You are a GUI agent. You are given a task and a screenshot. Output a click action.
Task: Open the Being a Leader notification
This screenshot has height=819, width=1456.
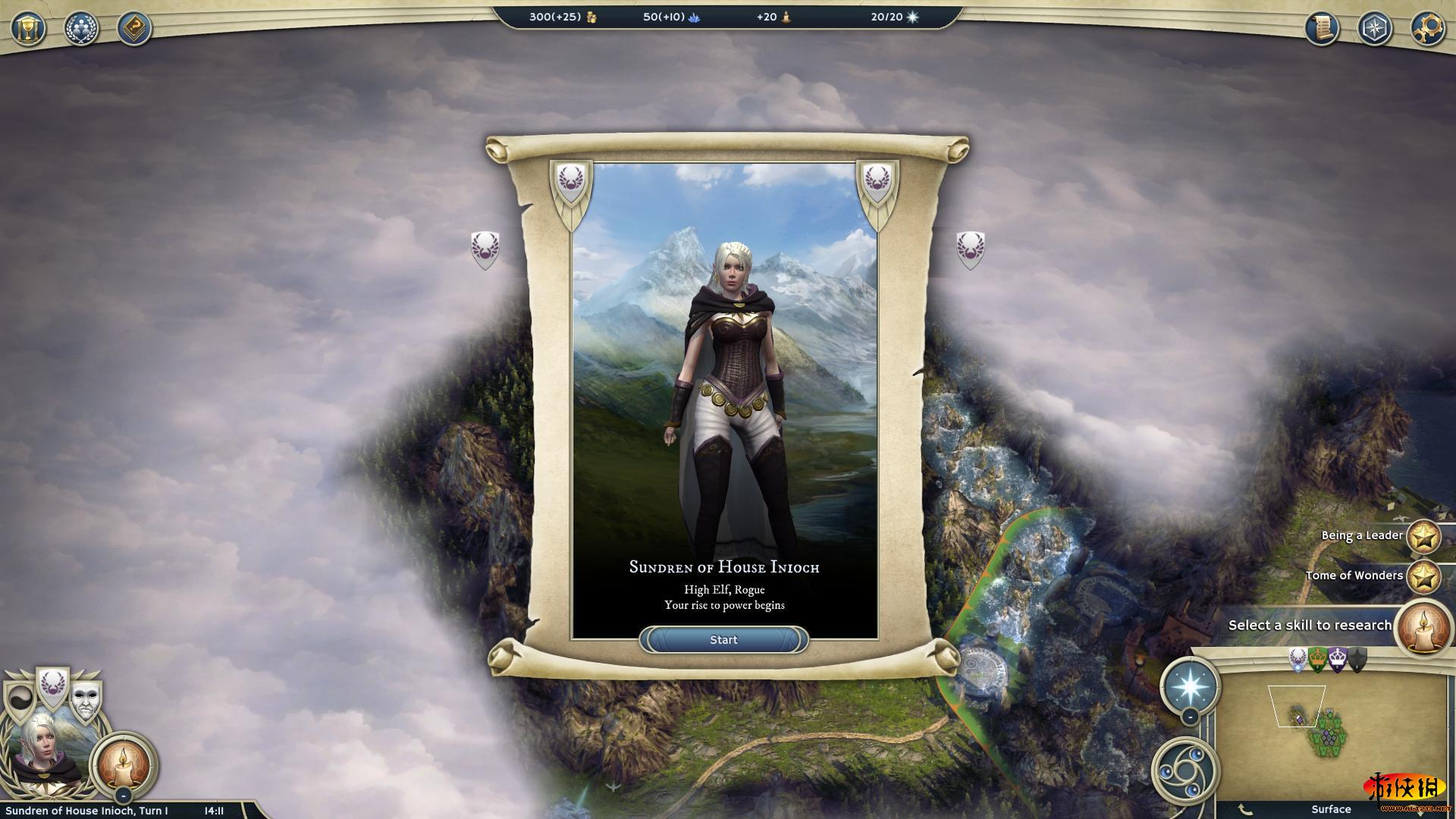[x=1423, y=536]
